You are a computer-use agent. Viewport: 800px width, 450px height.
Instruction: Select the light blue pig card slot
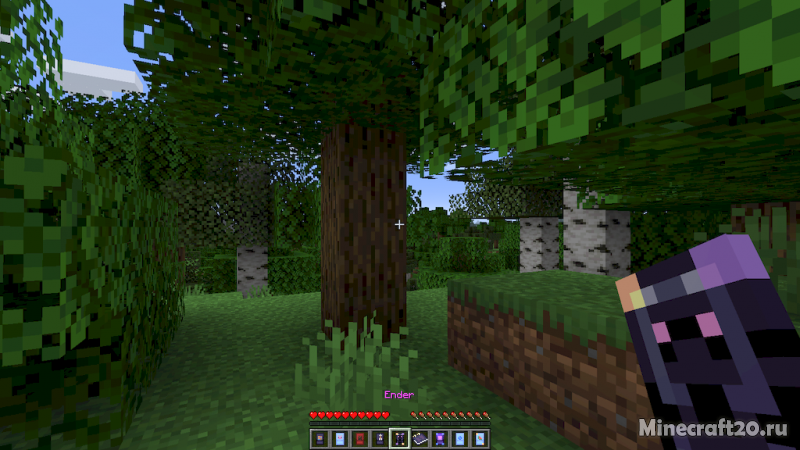point(340,438)
